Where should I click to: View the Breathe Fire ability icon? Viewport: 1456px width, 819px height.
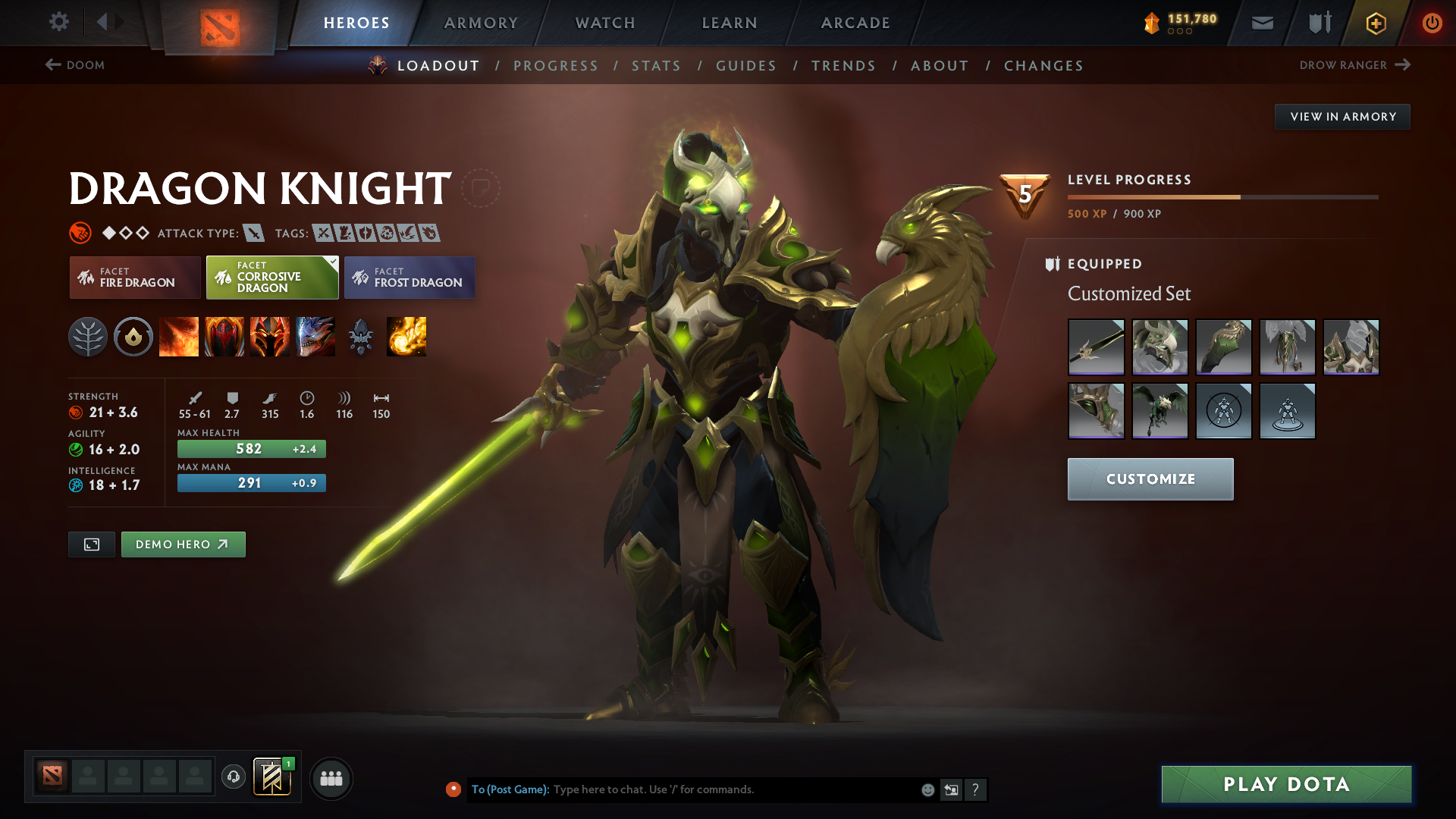pos(179,337)
